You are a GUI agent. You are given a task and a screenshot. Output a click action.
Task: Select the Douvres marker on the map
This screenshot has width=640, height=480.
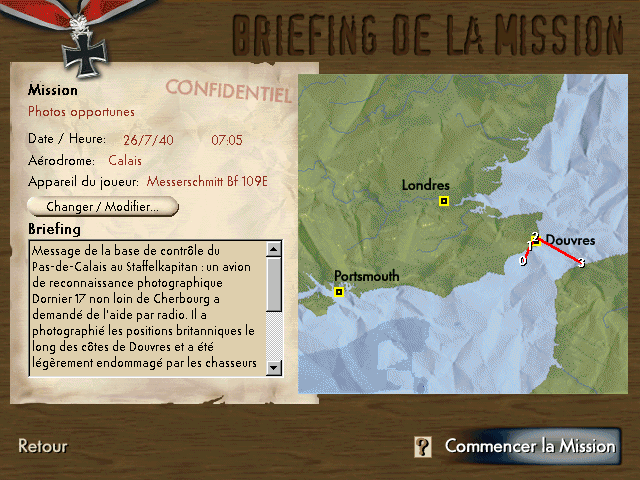(x=537, y=241)
